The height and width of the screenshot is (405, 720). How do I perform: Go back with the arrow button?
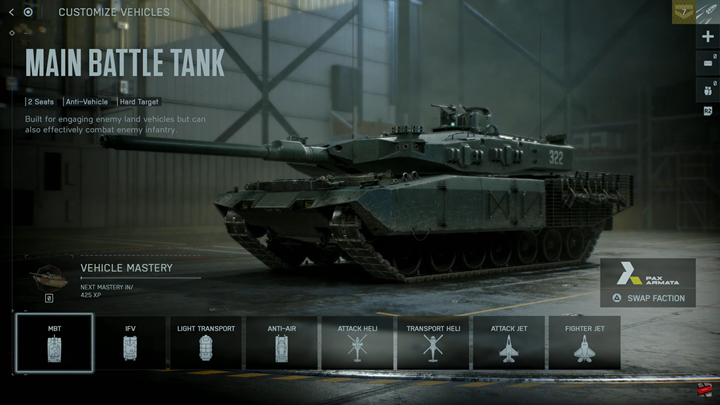click(11, 12)
